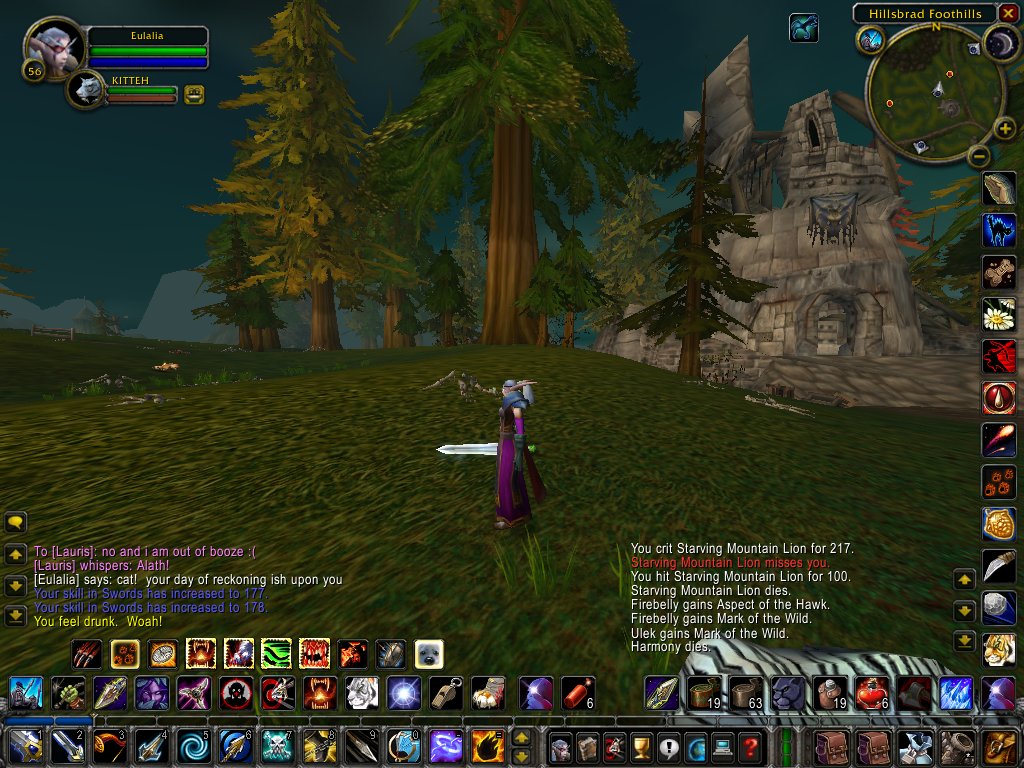This screenshot has height=768, width=1024.
Task: Use the skull and crossbones ability in slot 7
Action: [x=276, y=746]
